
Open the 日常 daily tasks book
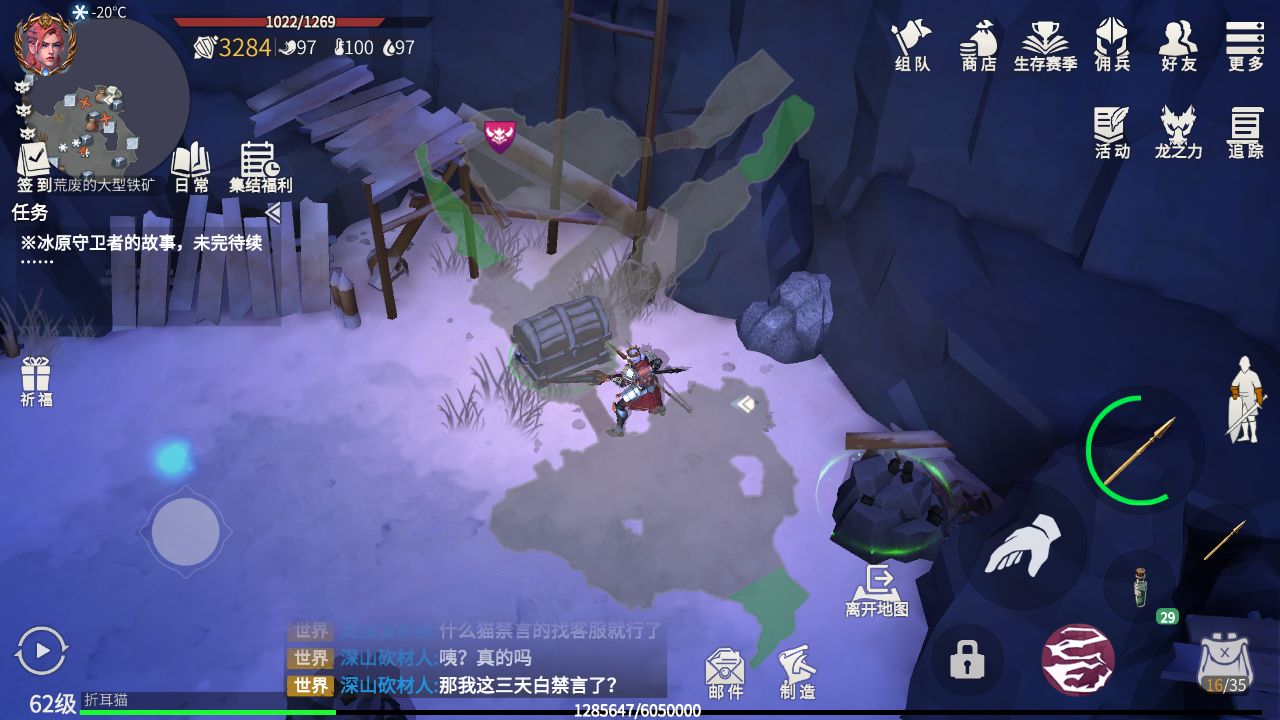pos(191,166)
